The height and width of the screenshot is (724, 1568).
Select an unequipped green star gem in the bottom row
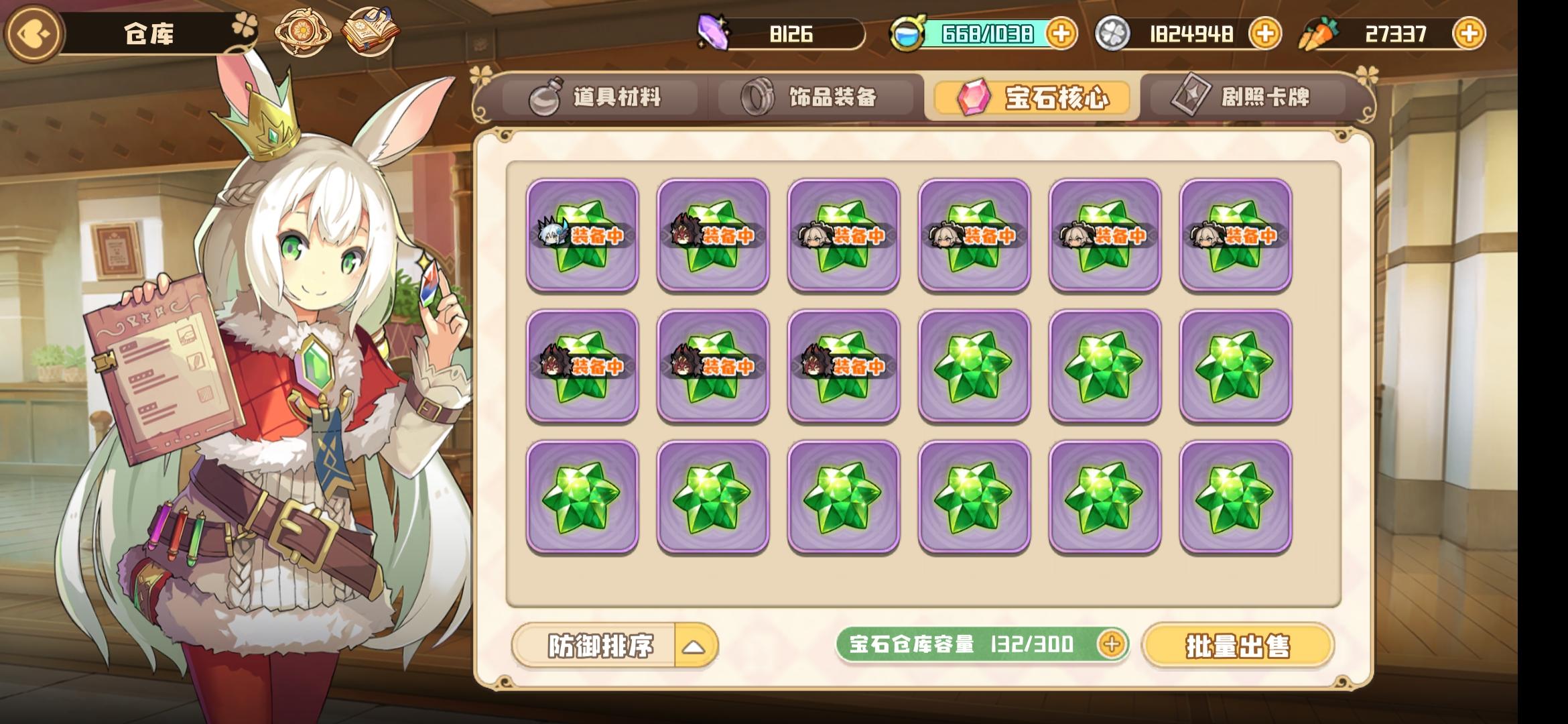[580, 494]
